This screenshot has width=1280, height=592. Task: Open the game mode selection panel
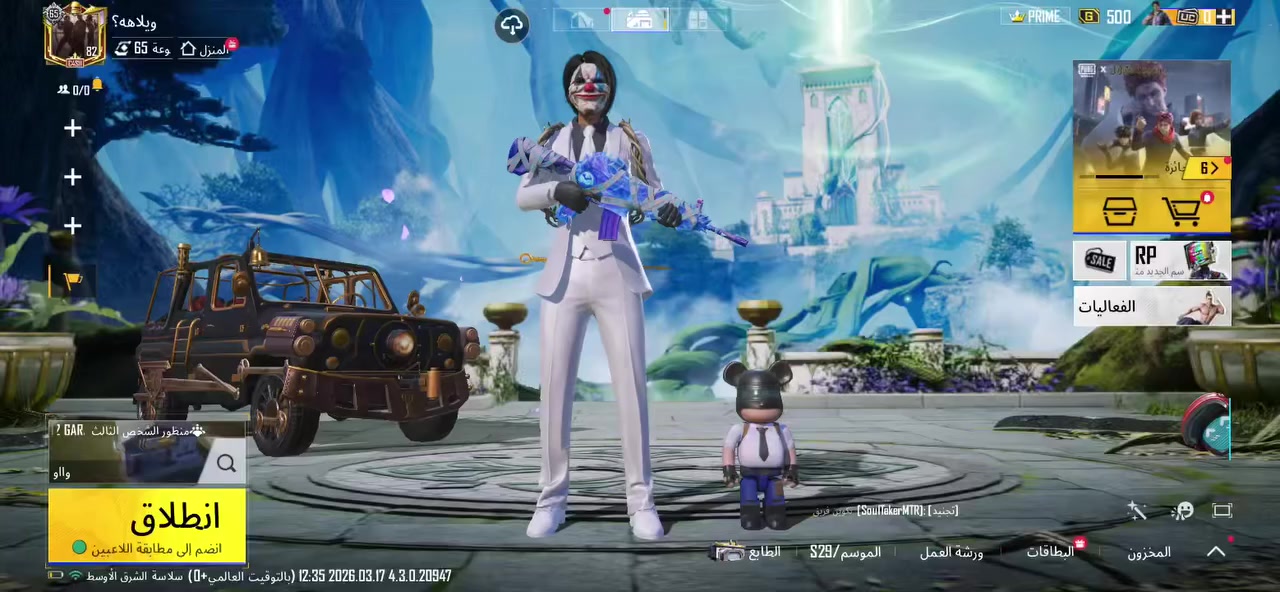146,451
